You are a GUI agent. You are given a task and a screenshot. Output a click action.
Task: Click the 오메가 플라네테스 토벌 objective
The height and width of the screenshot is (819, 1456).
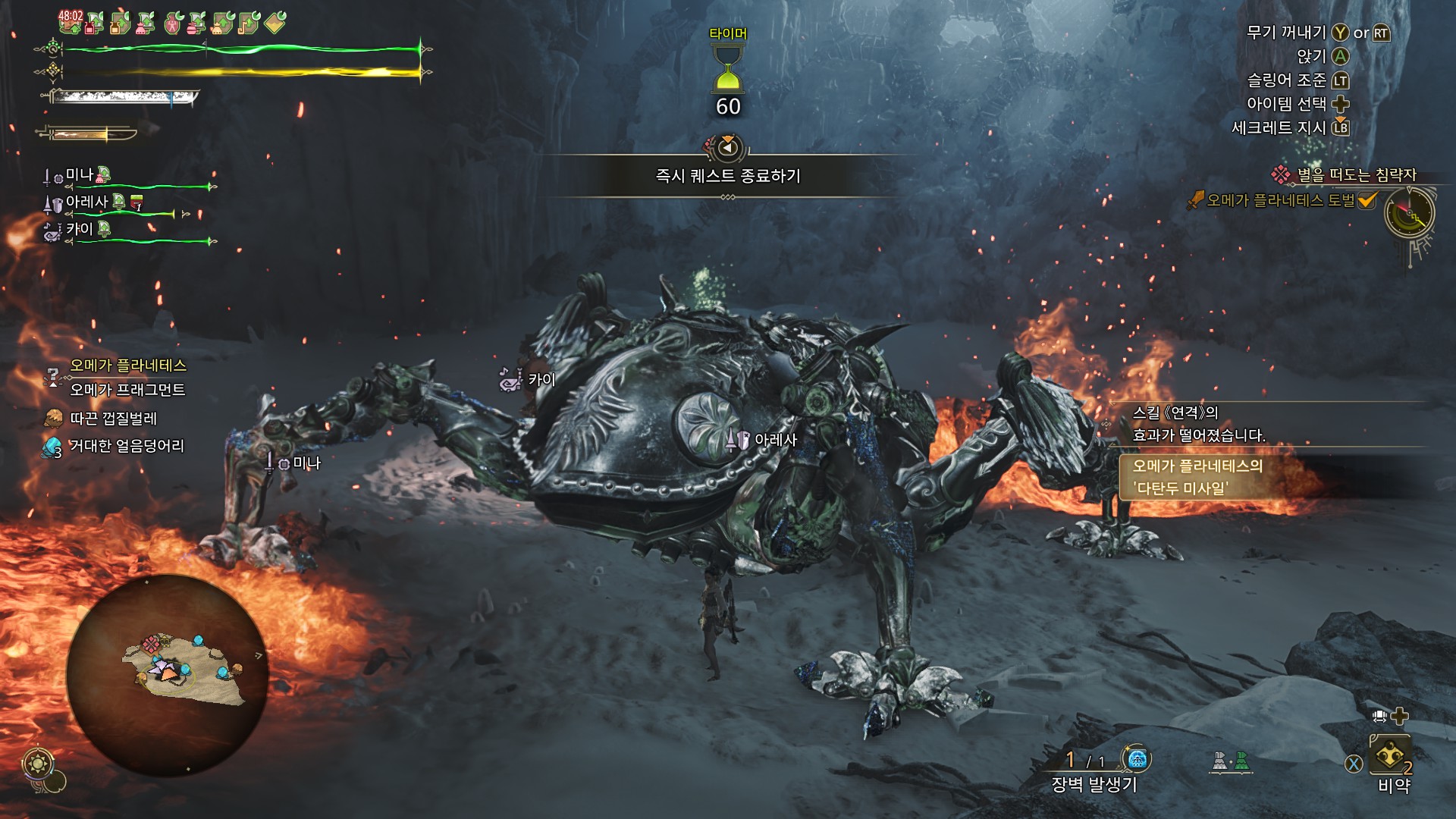tap(1280, 200)
